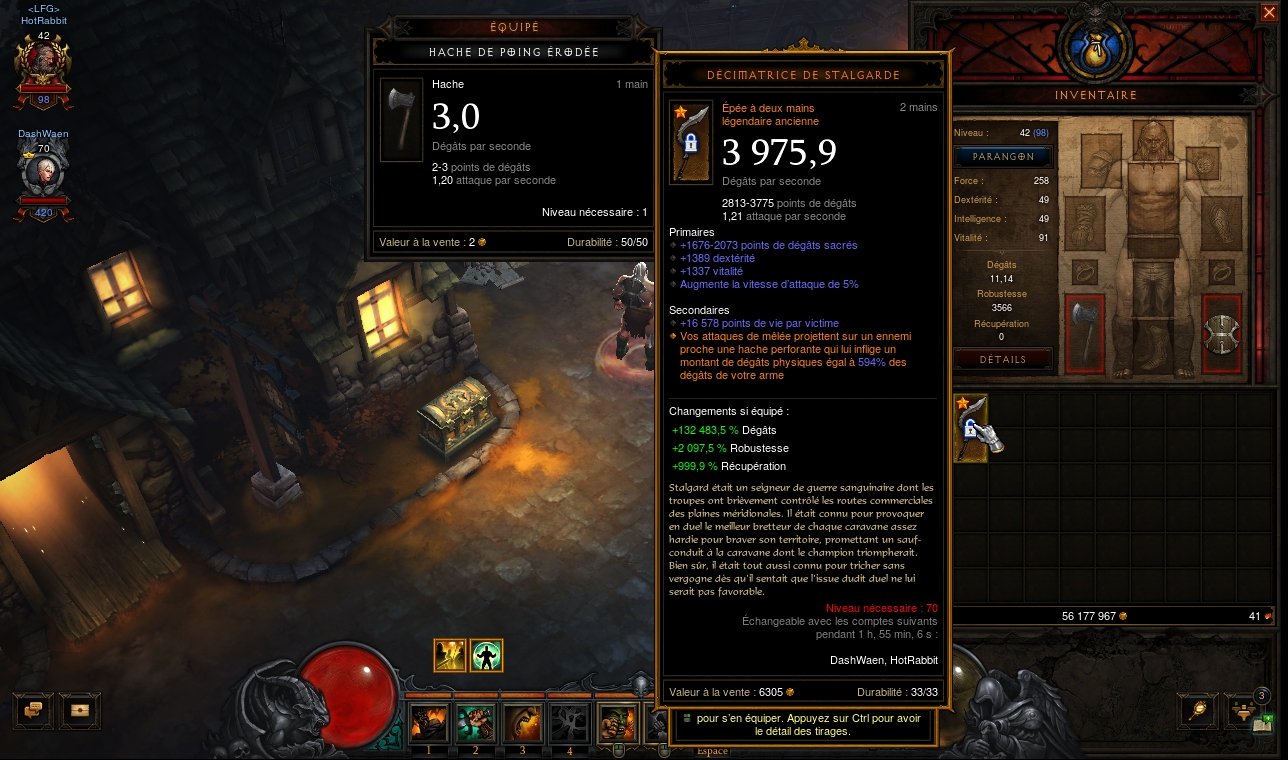Click the golden lightning buff icon
Viewport: 1288px width, 760px height.
point(450,655)
